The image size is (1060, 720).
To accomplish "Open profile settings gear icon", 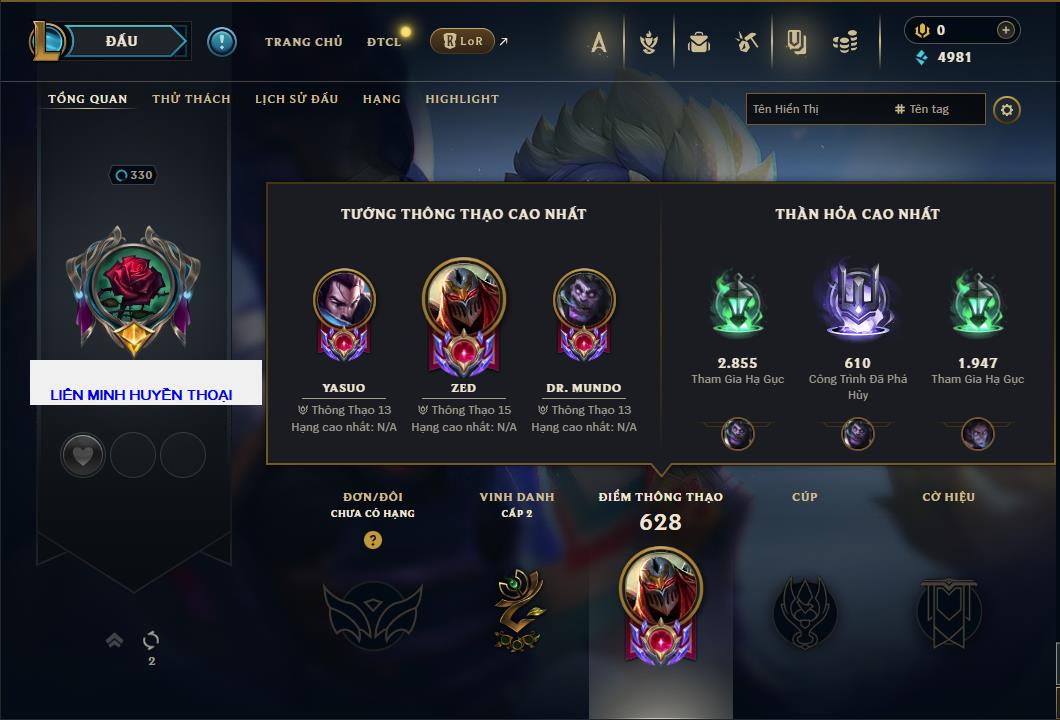I will pyautogui.click(x=1007, y=109).
